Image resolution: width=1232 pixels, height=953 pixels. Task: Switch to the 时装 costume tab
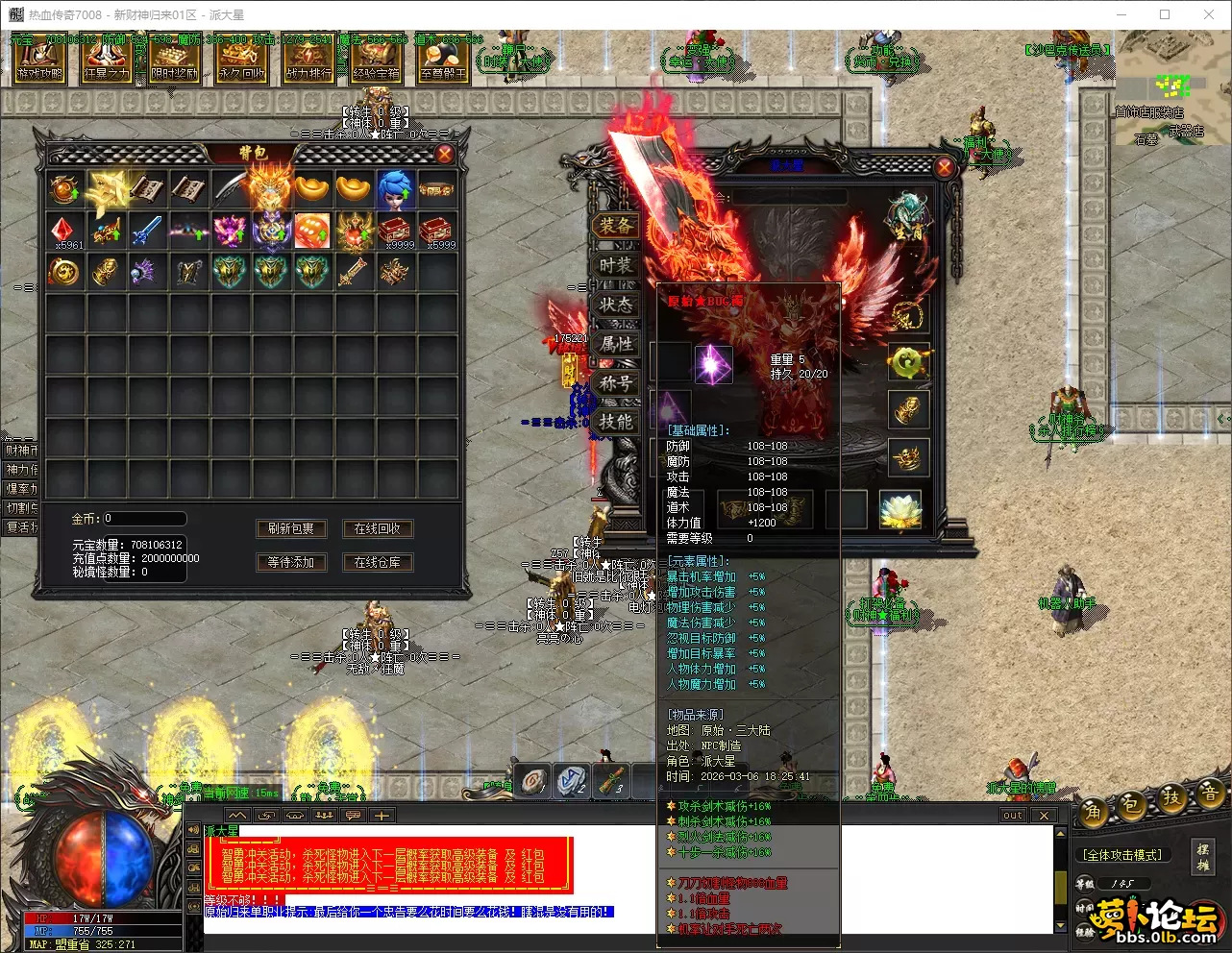pyautogui.click(x=616, y=265)
